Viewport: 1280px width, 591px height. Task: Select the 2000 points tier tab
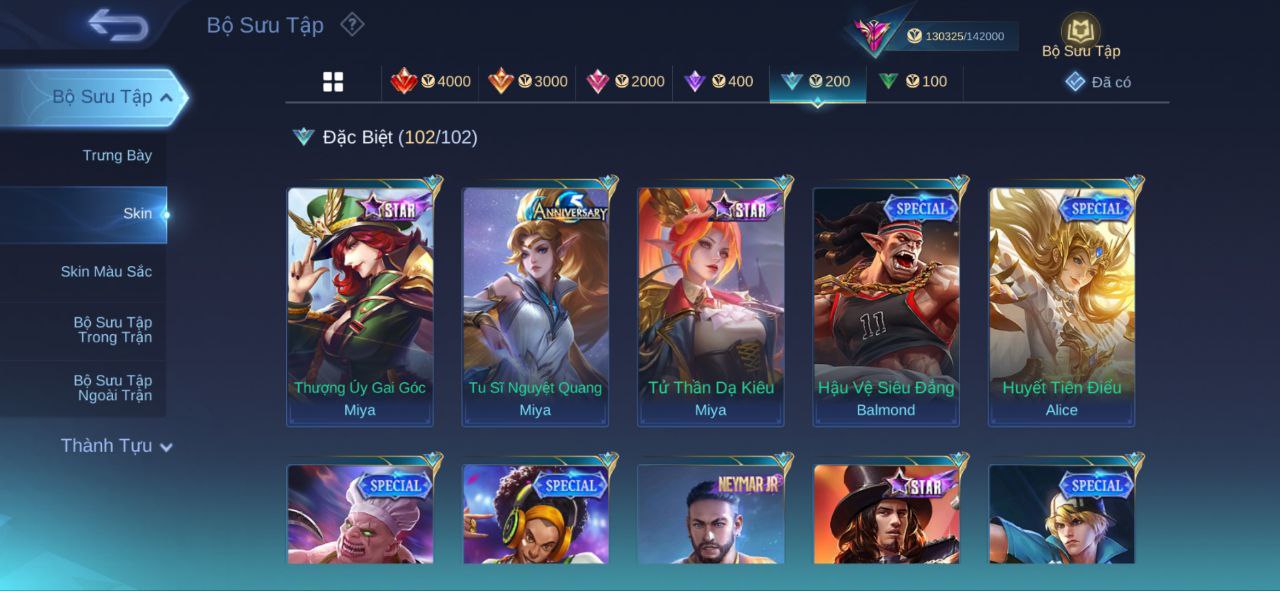625,82
